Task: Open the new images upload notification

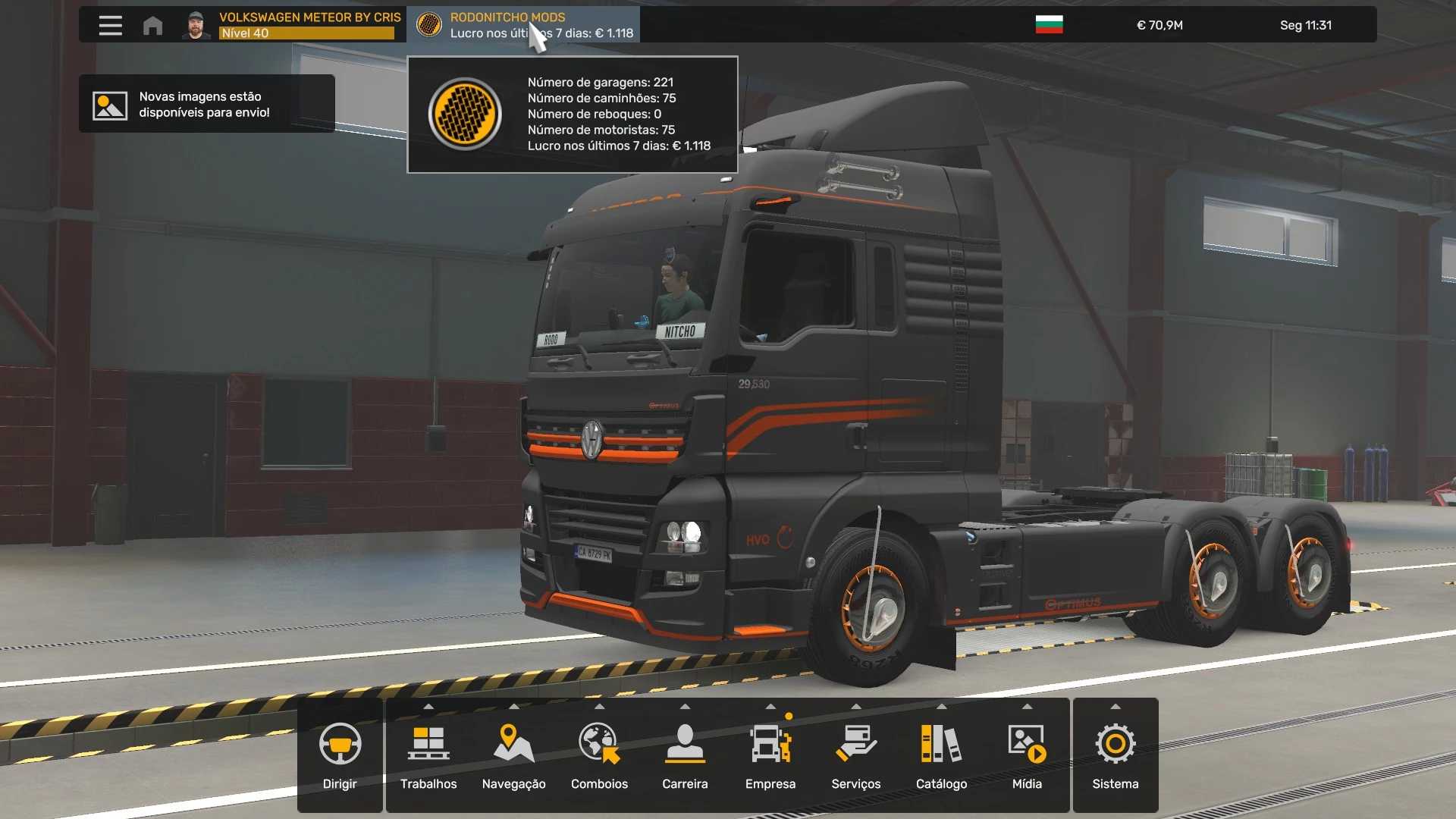Action: coord(206,104)
